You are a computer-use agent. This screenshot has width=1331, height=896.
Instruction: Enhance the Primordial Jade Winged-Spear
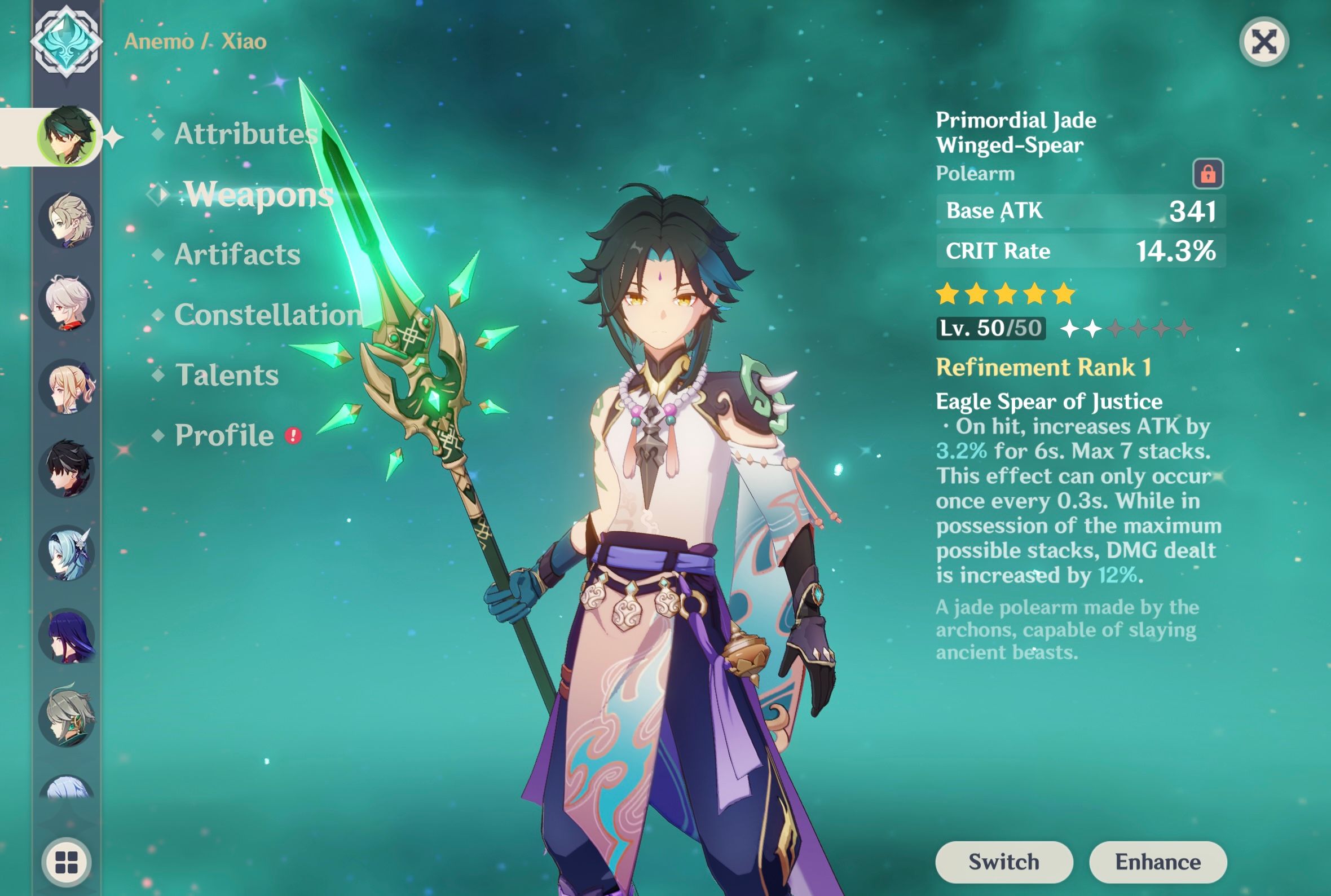(x=1158, y=862)
